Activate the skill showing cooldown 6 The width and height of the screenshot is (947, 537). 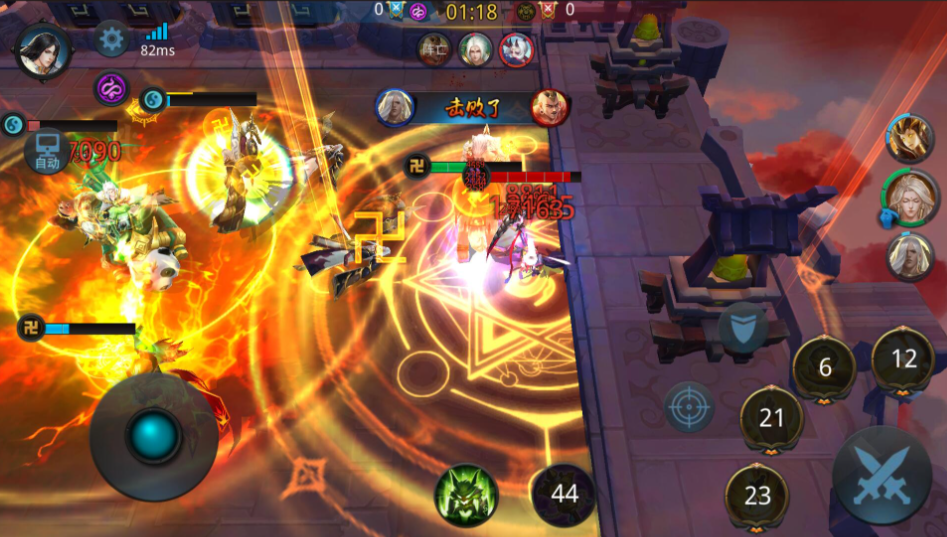(825, 368)
